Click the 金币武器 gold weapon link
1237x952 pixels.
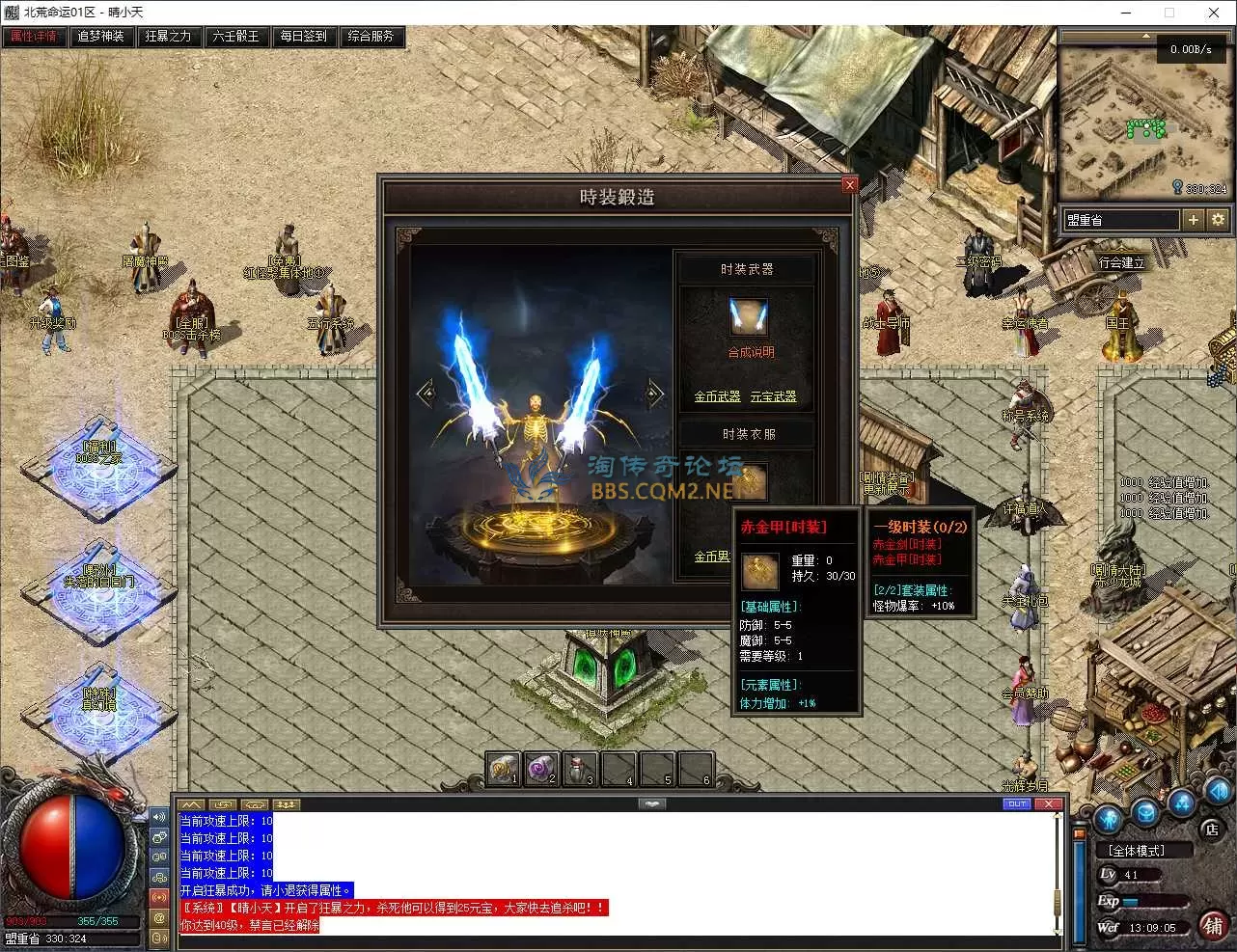coord(717,396)
